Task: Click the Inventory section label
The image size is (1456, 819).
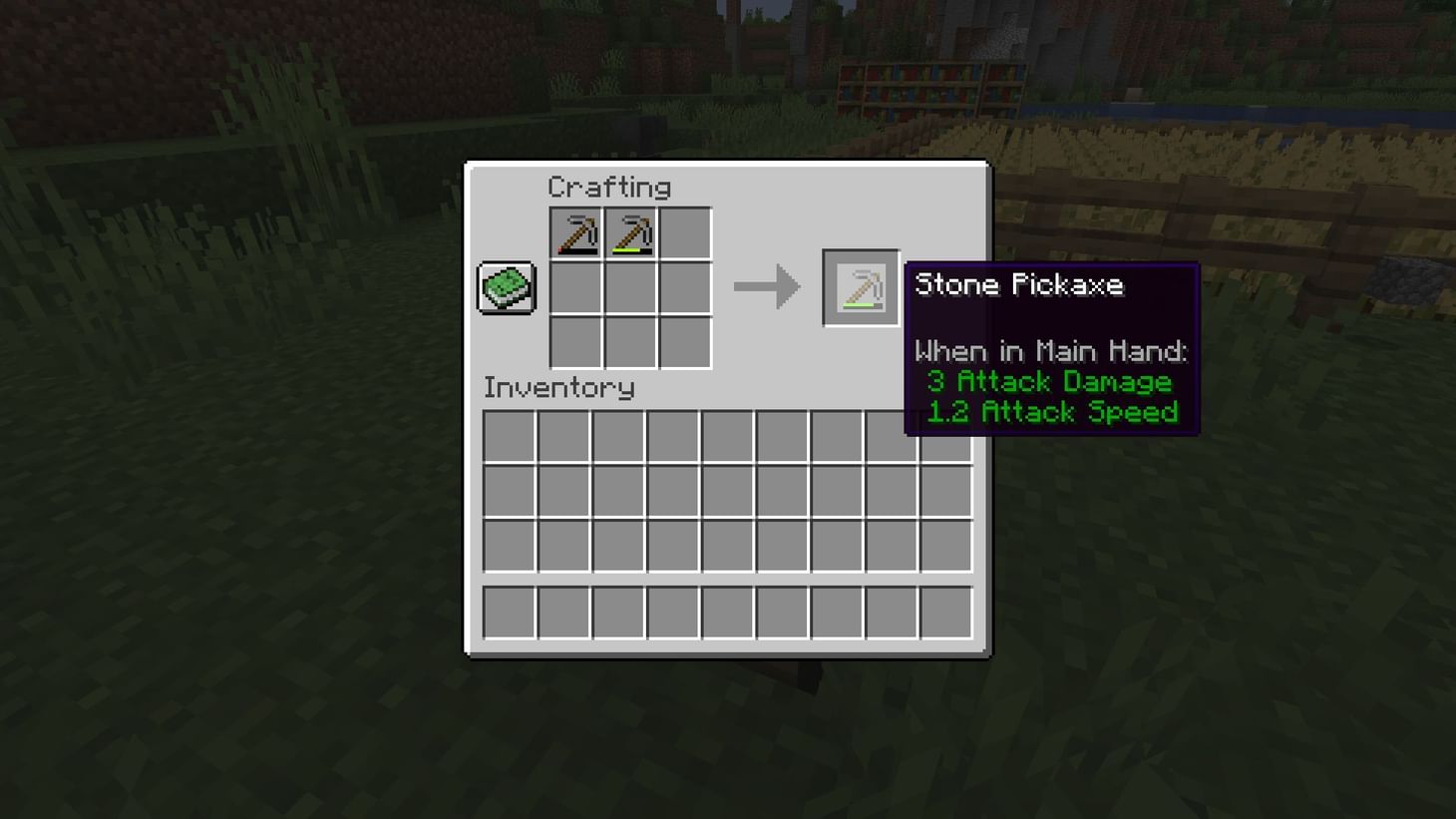Action: tap(558, 388)
